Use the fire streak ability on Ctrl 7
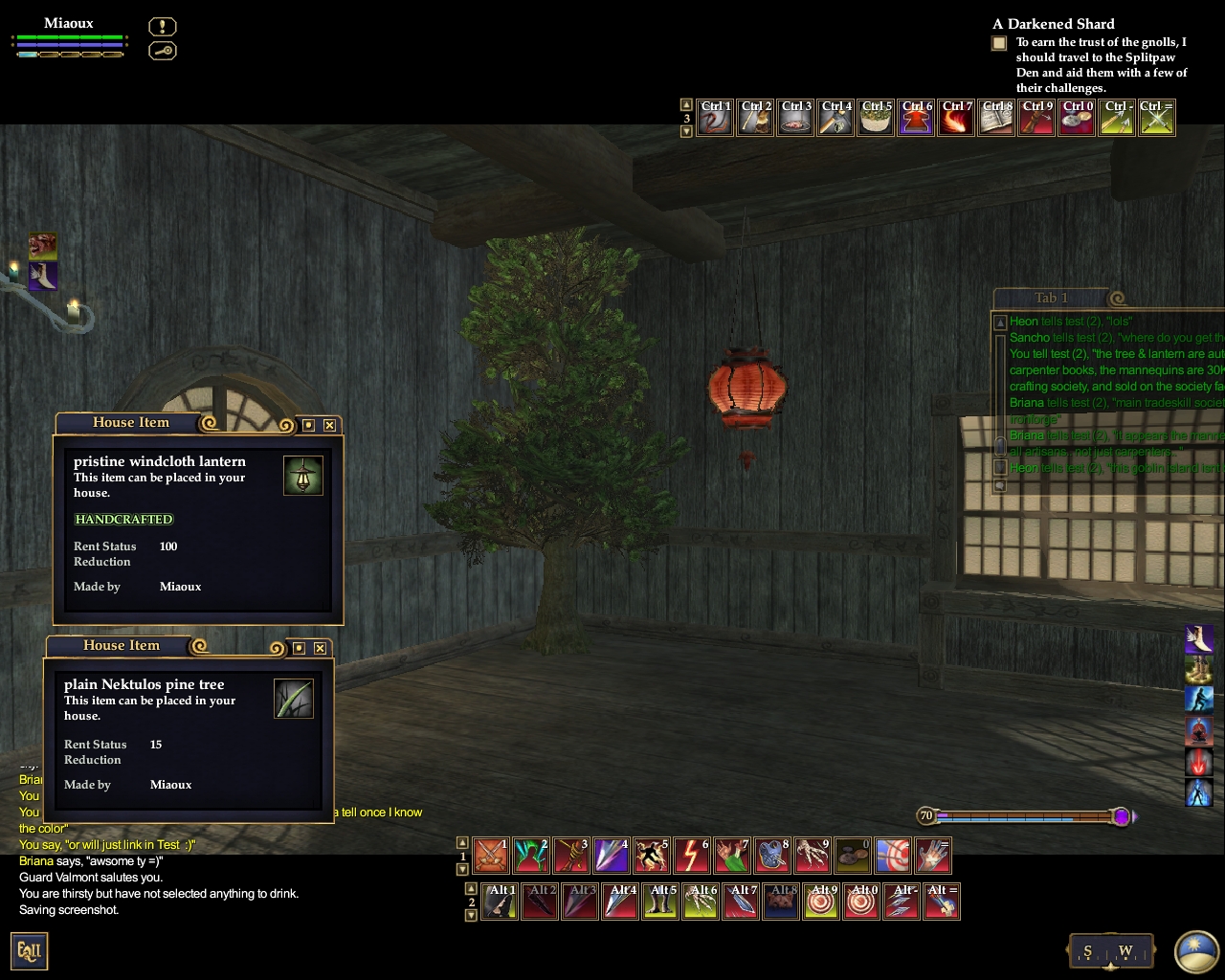This screenshot has height=980, width=1225. coord(956,118)
